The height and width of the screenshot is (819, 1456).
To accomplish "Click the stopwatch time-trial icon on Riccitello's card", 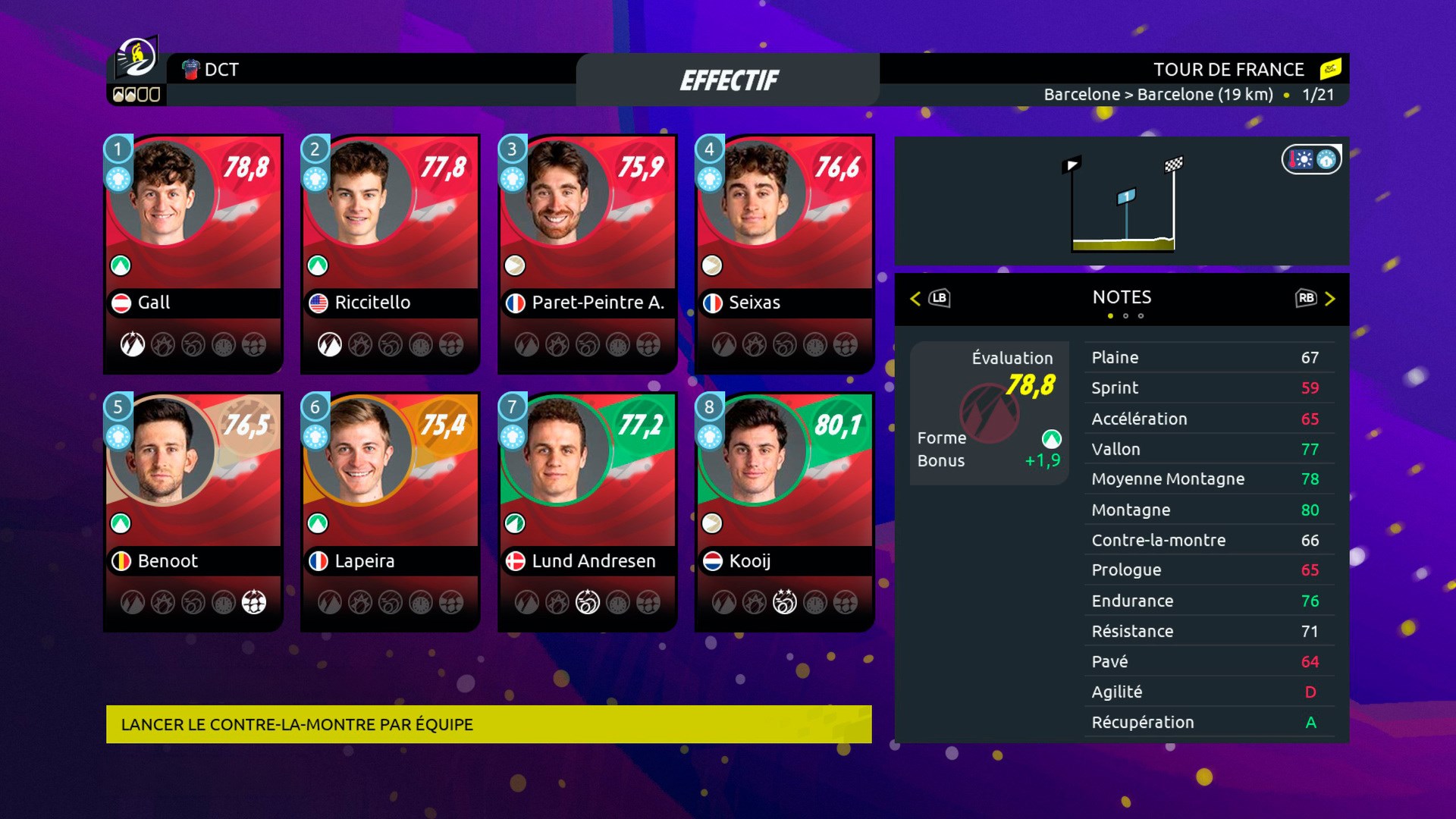I will pos(420,345).
